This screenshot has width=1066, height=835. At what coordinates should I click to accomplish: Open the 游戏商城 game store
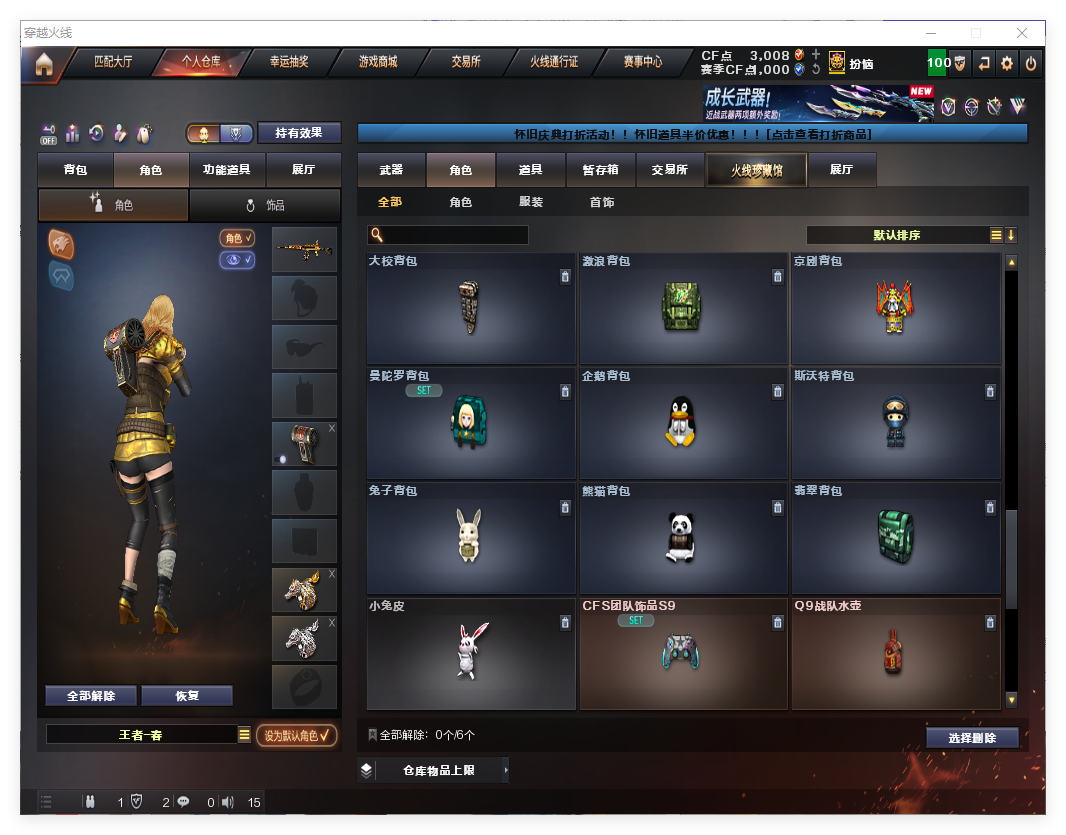tap(378, 62)
